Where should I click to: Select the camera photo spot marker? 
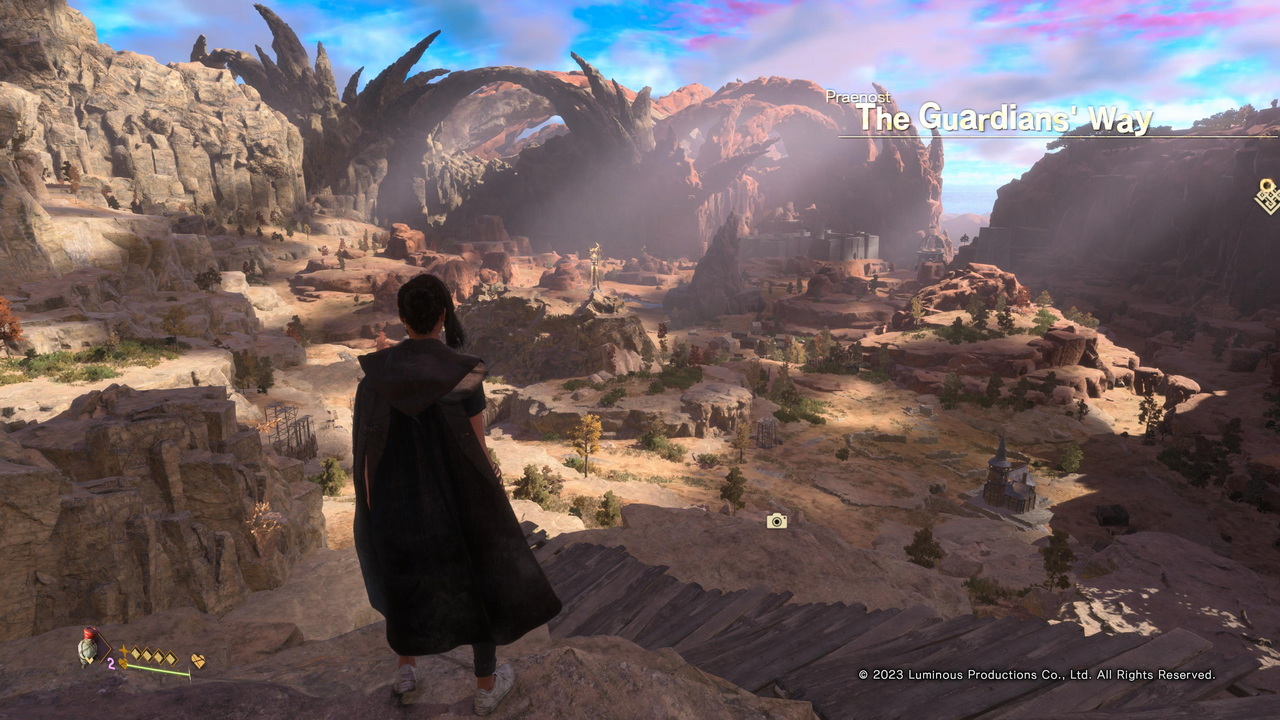tap(776, 521)
